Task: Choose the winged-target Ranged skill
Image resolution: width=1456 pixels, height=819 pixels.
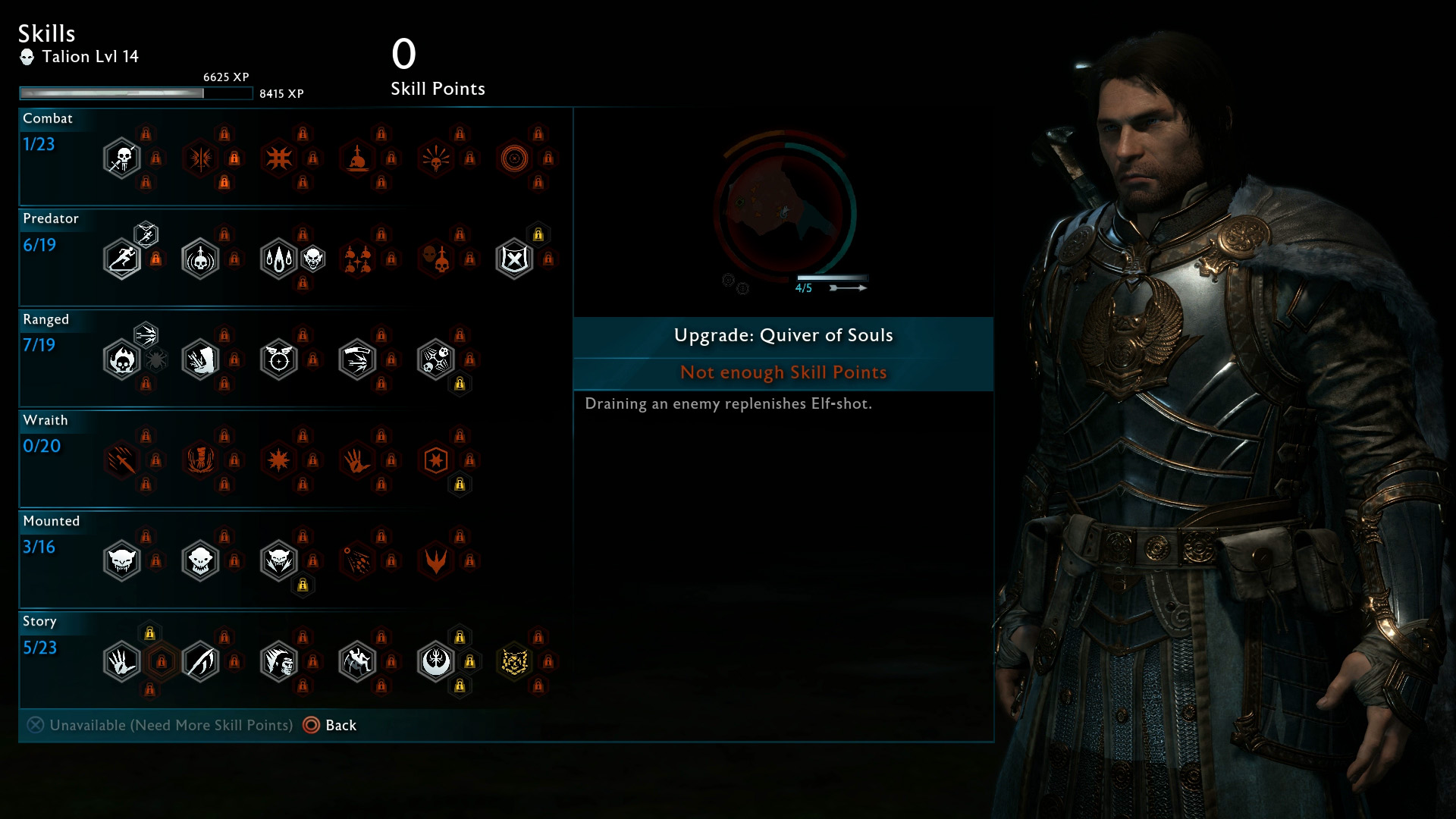Action: tap(278, 360)
